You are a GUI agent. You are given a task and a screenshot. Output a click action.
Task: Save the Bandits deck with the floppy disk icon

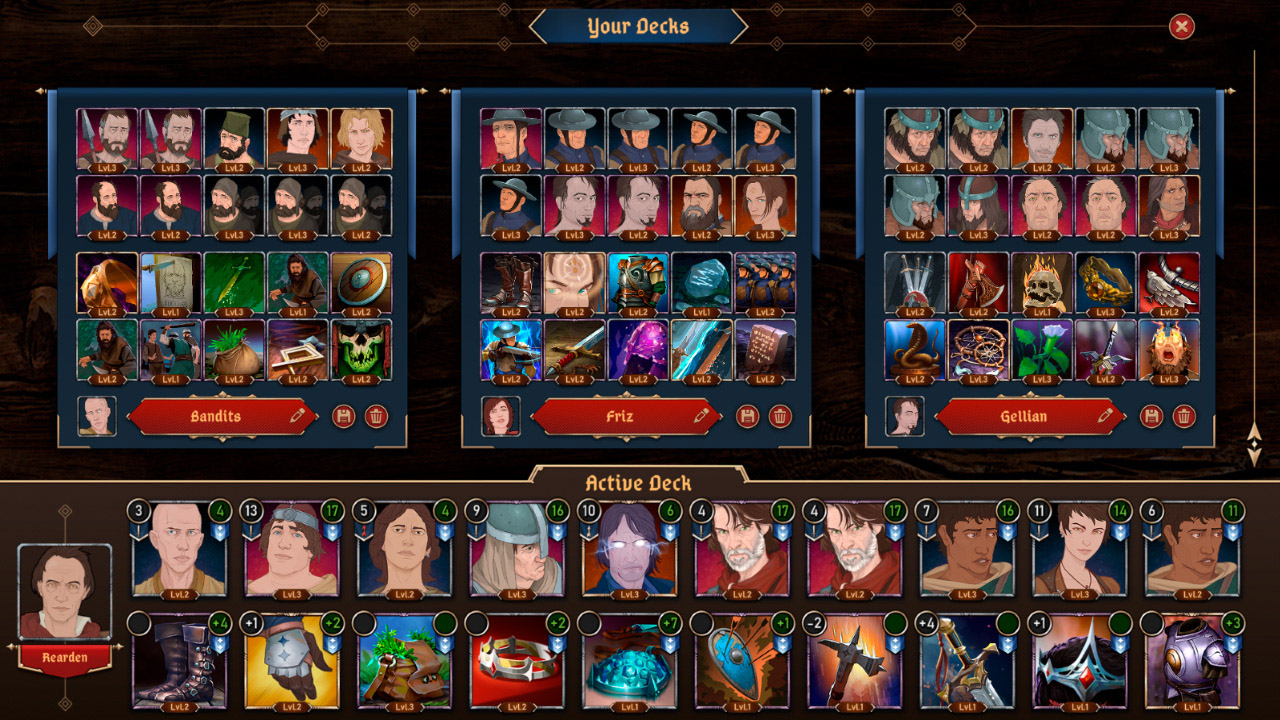[x=346, y=416]
